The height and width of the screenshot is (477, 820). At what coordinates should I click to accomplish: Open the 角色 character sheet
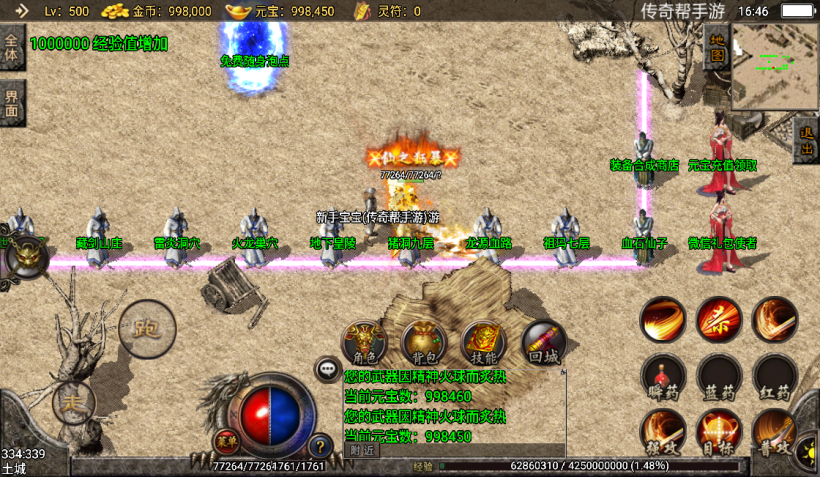click(365, 342)
